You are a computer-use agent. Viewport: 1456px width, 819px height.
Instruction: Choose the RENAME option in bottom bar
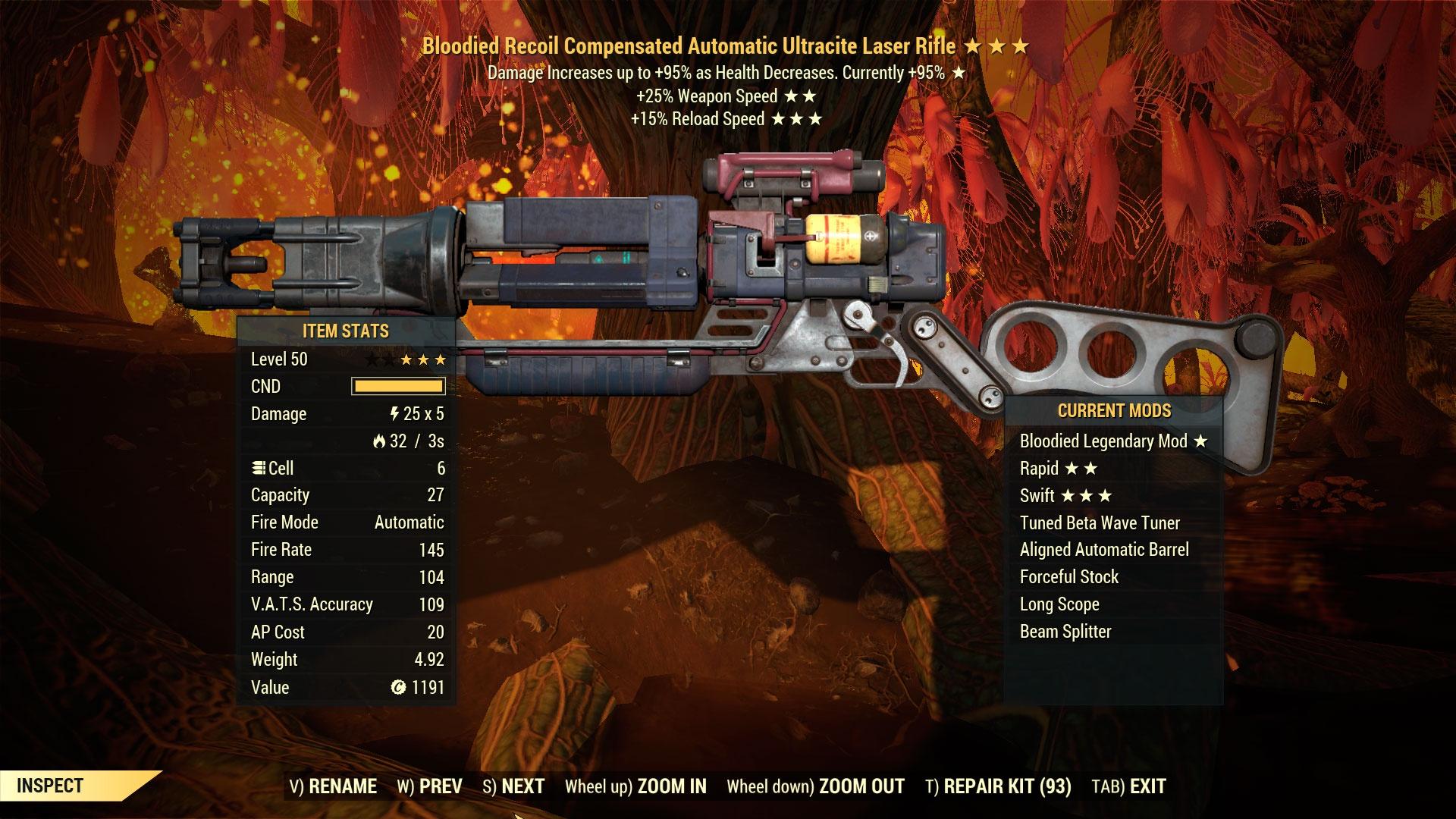point(333,786)
